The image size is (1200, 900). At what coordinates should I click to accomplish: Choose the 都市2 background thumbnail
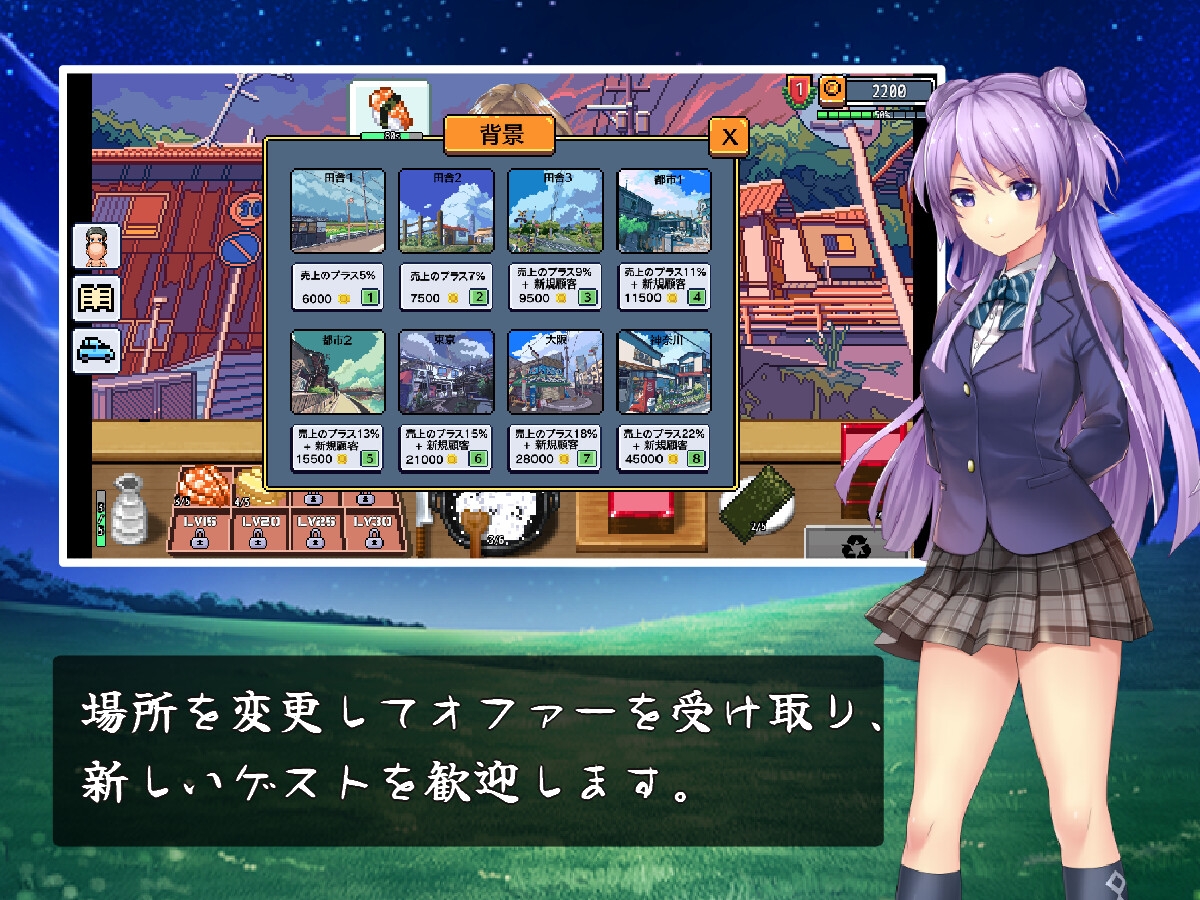tap(337, 372)
